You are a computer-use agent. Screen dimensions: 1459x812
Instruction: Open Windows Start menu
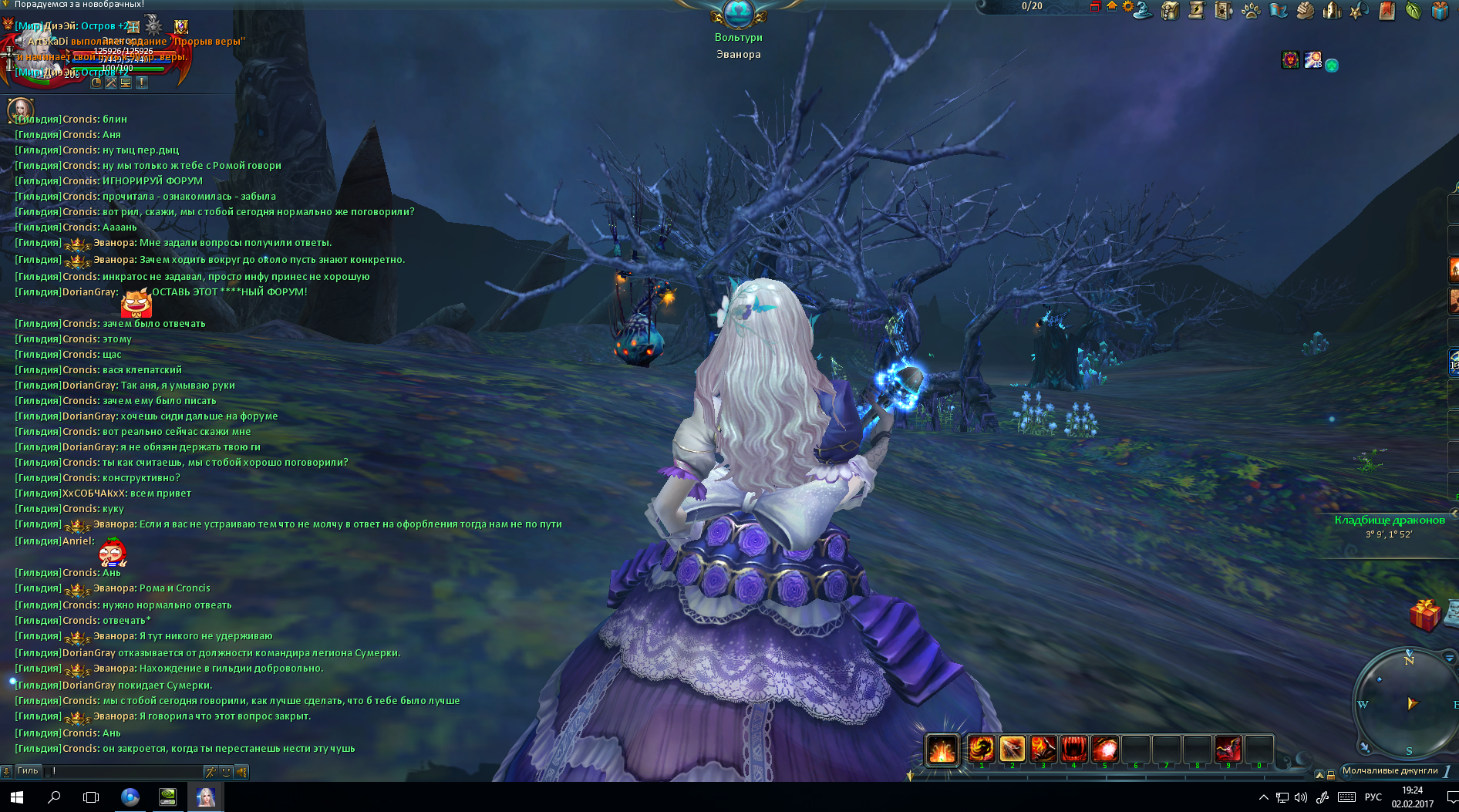click(17, 797)
